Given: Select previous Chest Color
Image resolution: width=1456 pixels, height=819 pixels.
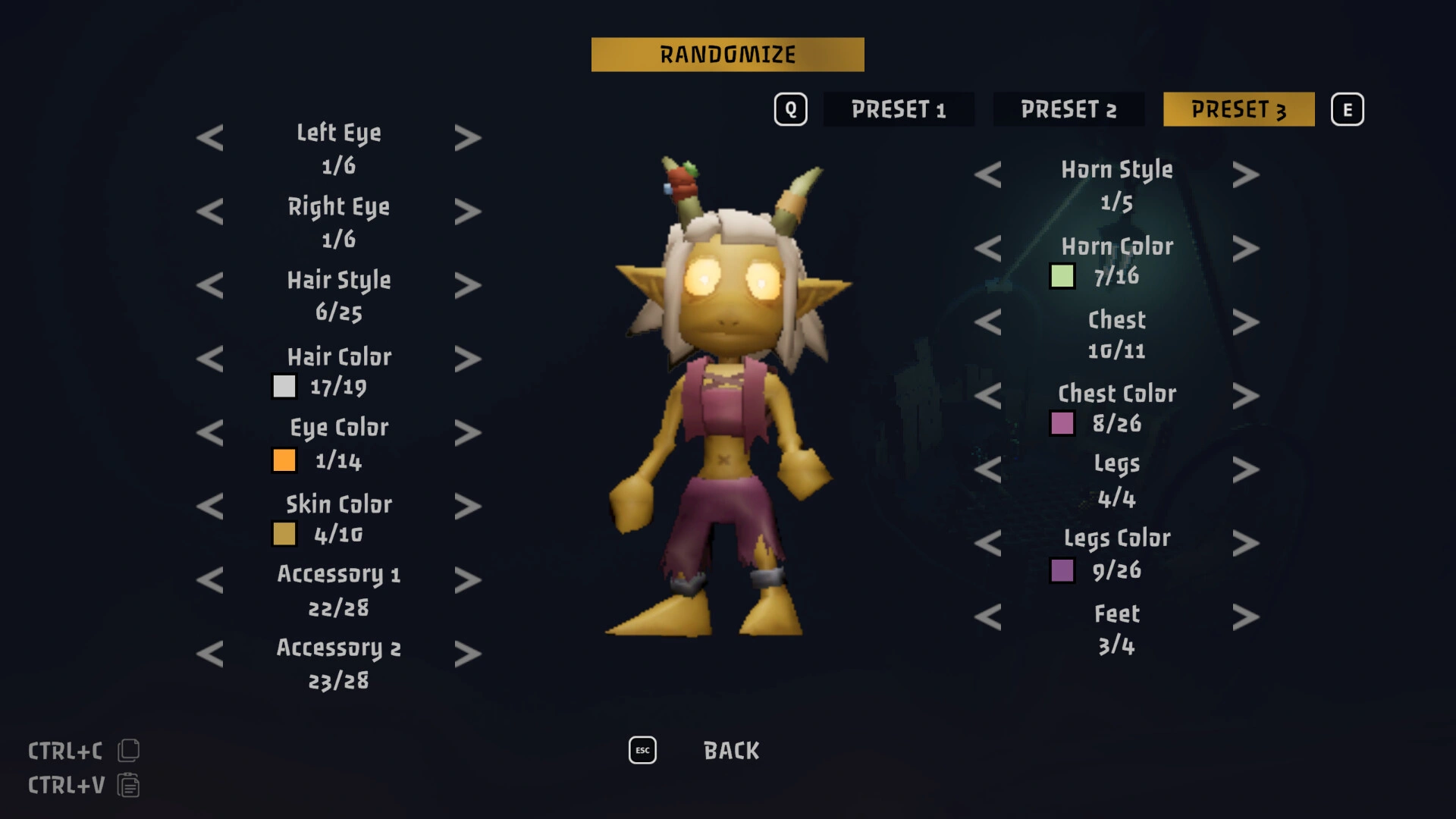Looking at the screenshot, I should (x=988, y=396).
